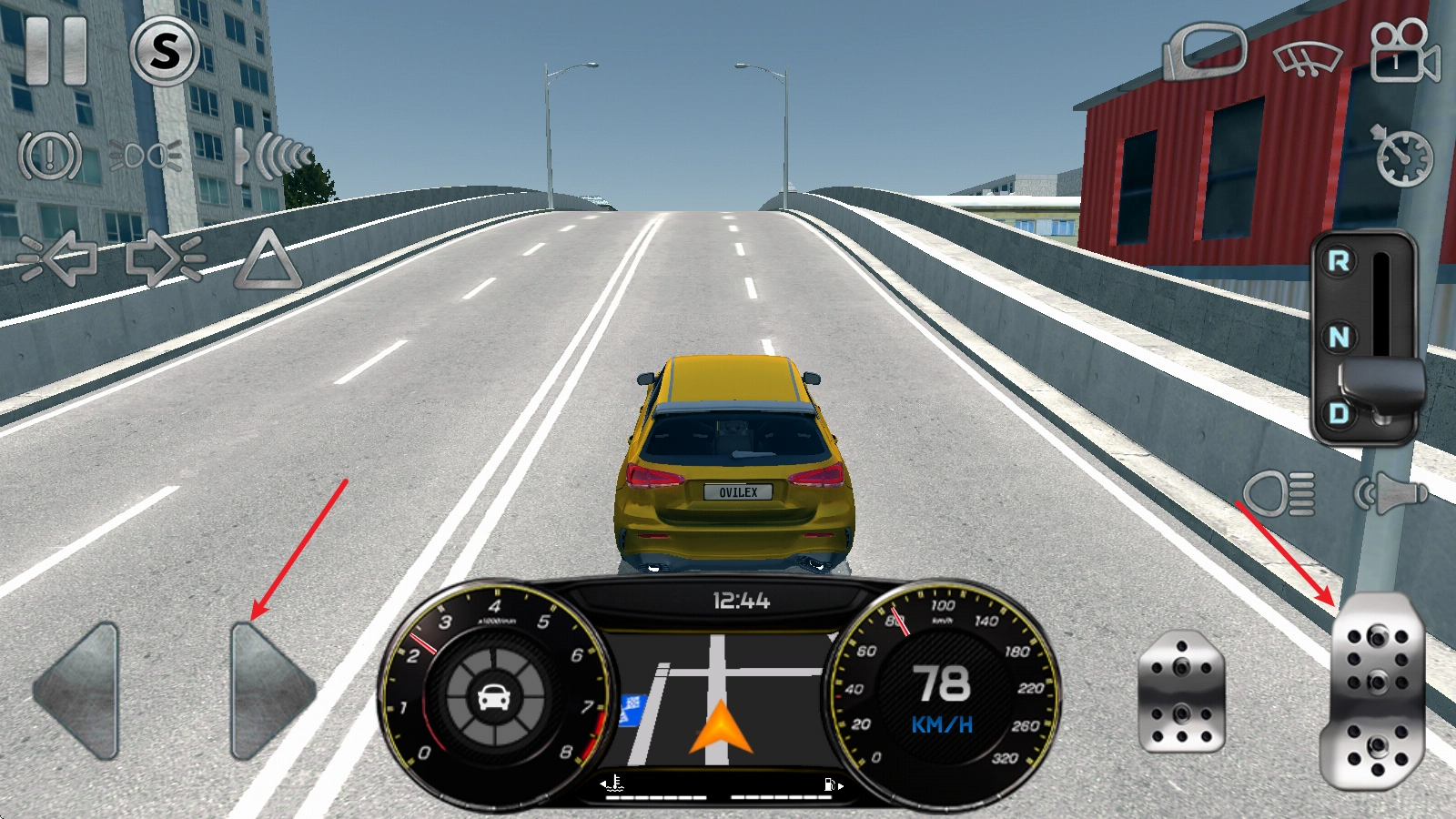The height and width of the screenshot is (819, 1456).
Task: Activate the right turn signal
Action: click(165, 259)
